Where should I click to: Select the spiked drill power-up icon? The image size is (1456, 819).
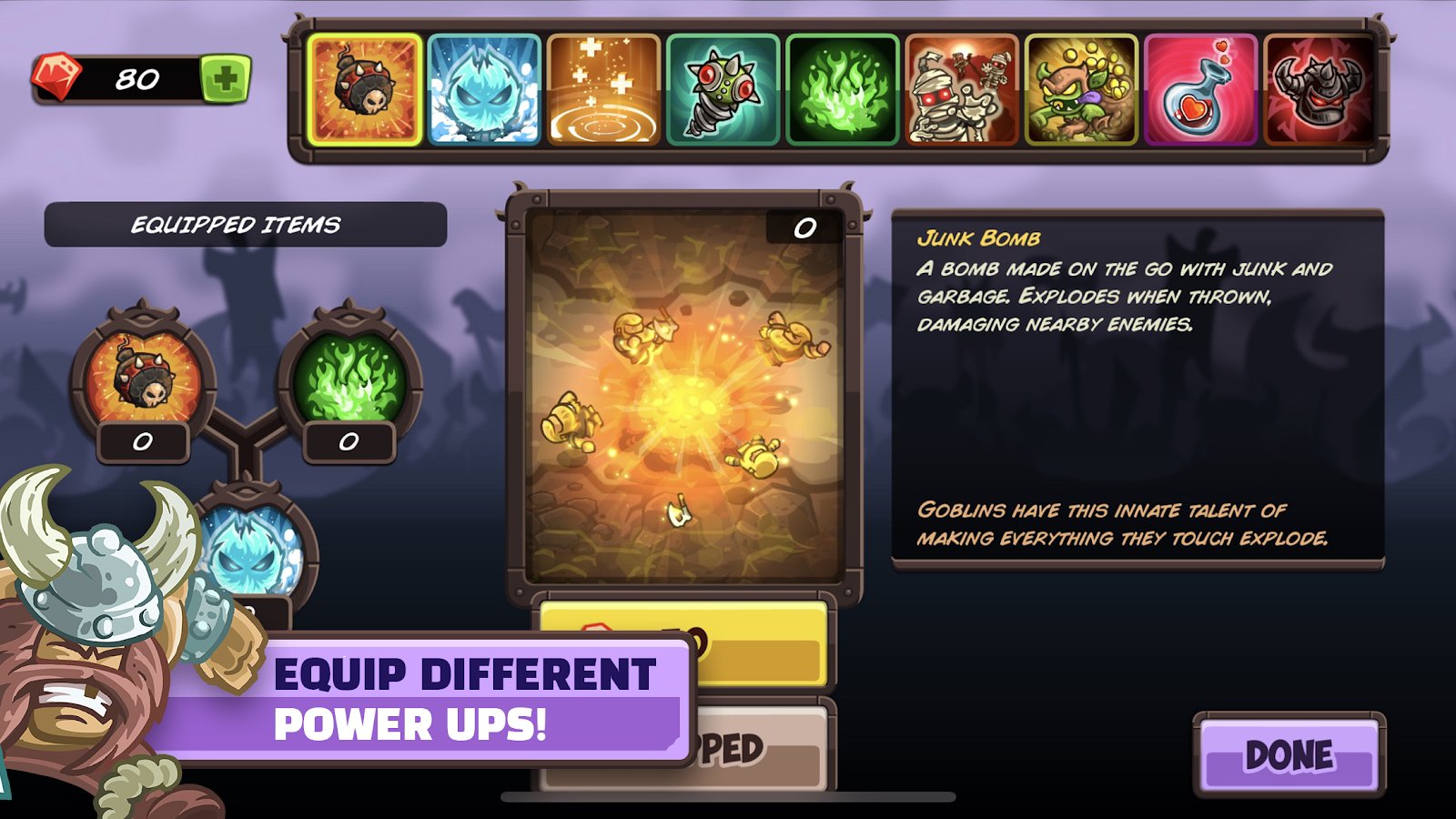tap(722, 88)
